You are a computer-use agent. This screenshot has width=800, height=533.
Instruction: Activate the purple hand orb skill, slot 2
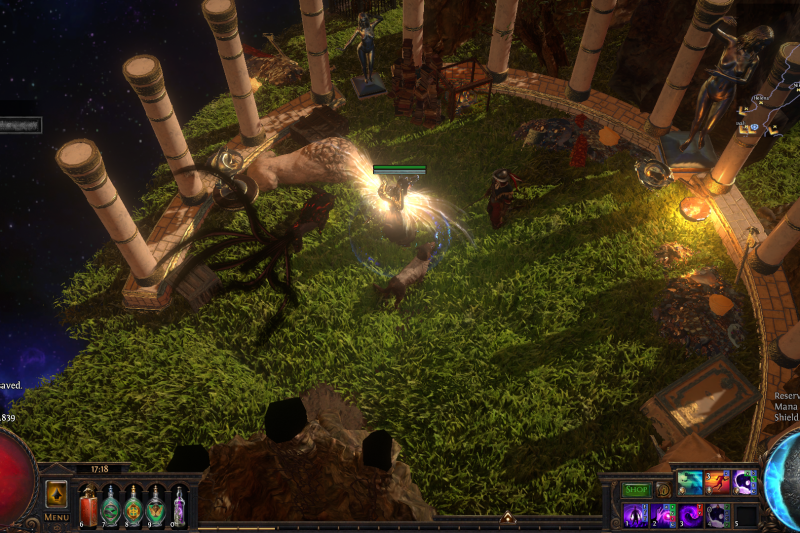pyautogui.click(x=662, y=515)
